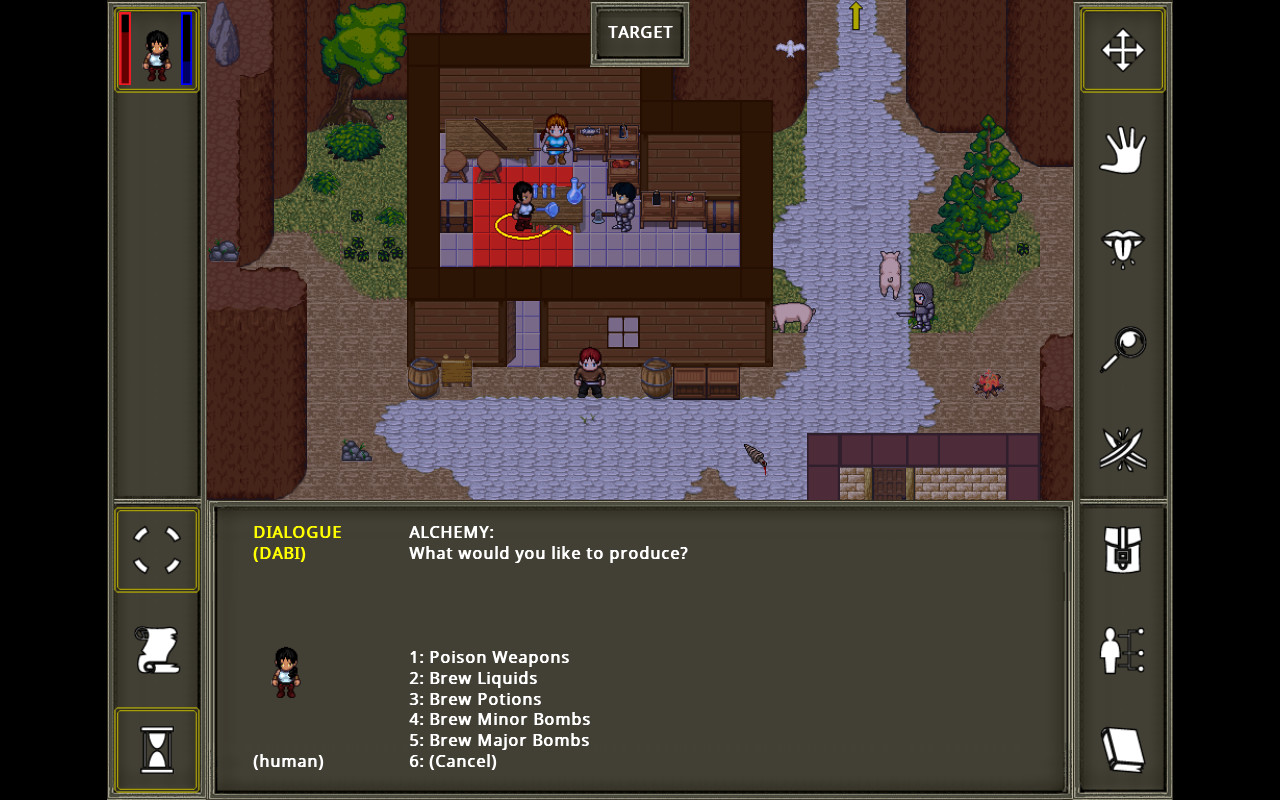Choose the Brew Minor Bombs option
This screenshot has height=800, width=1280.
(x=499, y=718)
